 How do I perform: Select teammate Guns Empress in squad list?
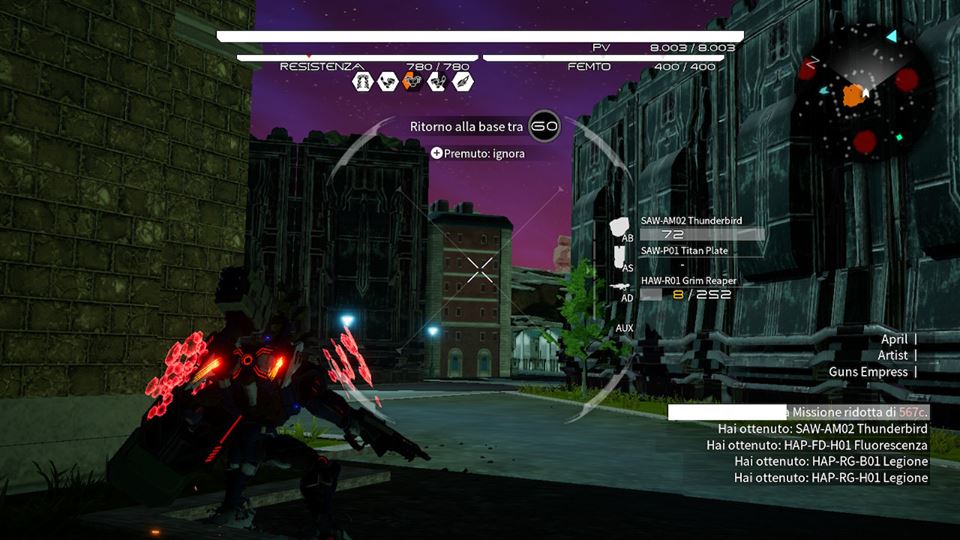868,372
